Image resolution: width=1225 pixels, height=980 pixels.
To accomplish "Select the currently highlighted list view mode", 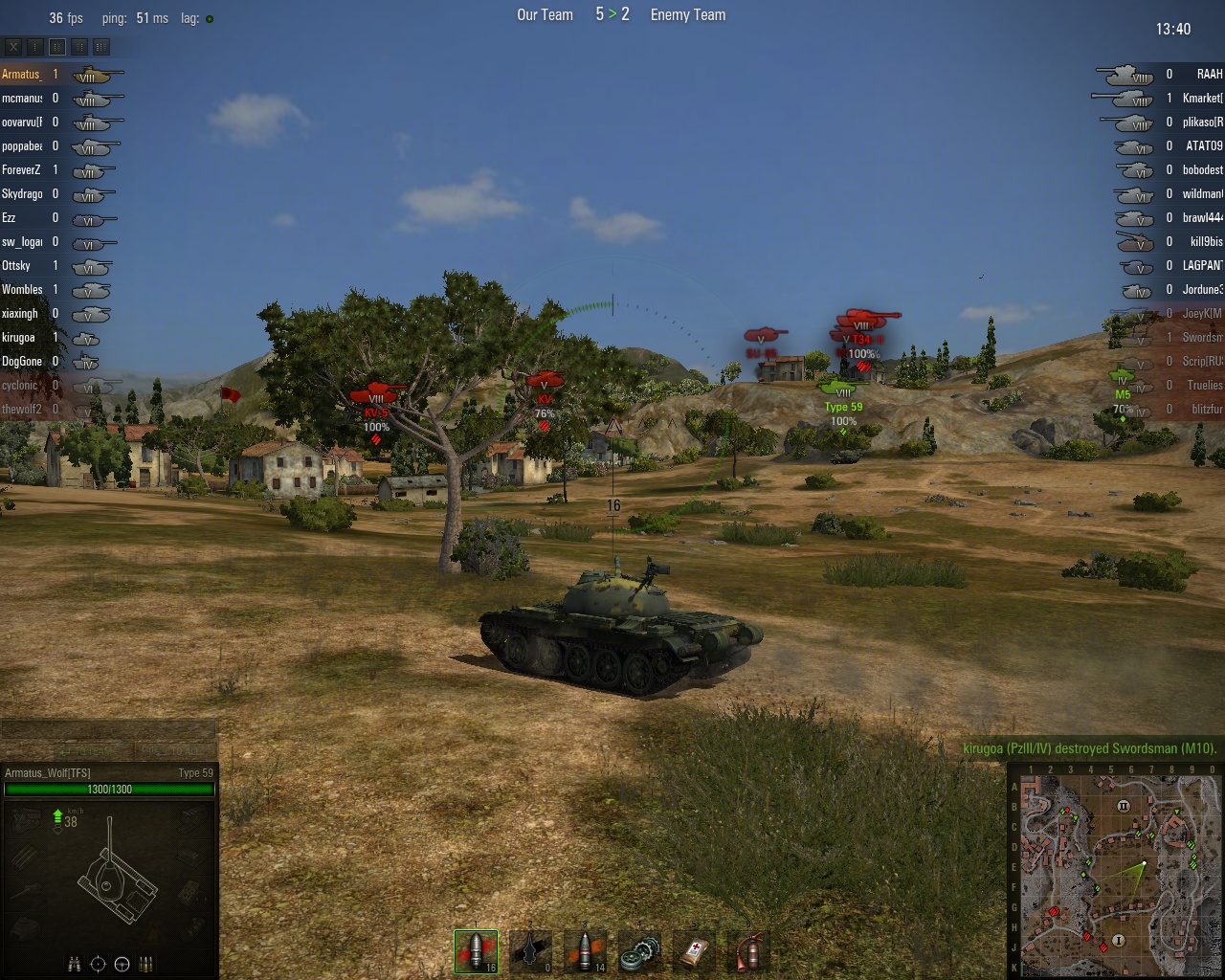I will [x=57, y=46].
